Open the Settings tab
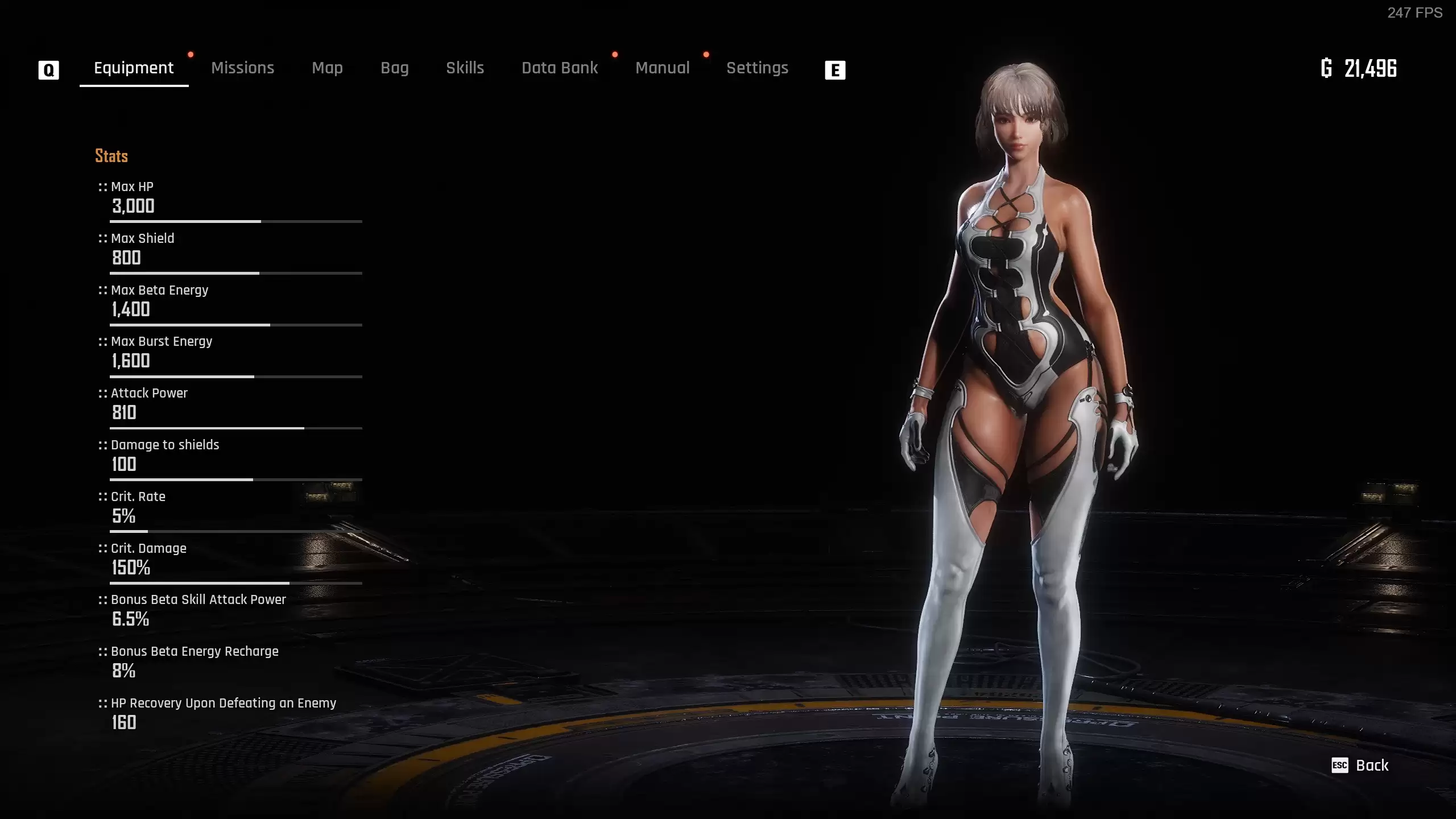The height and width of the screenshot is (819, 1456). (x=757, y=68)
